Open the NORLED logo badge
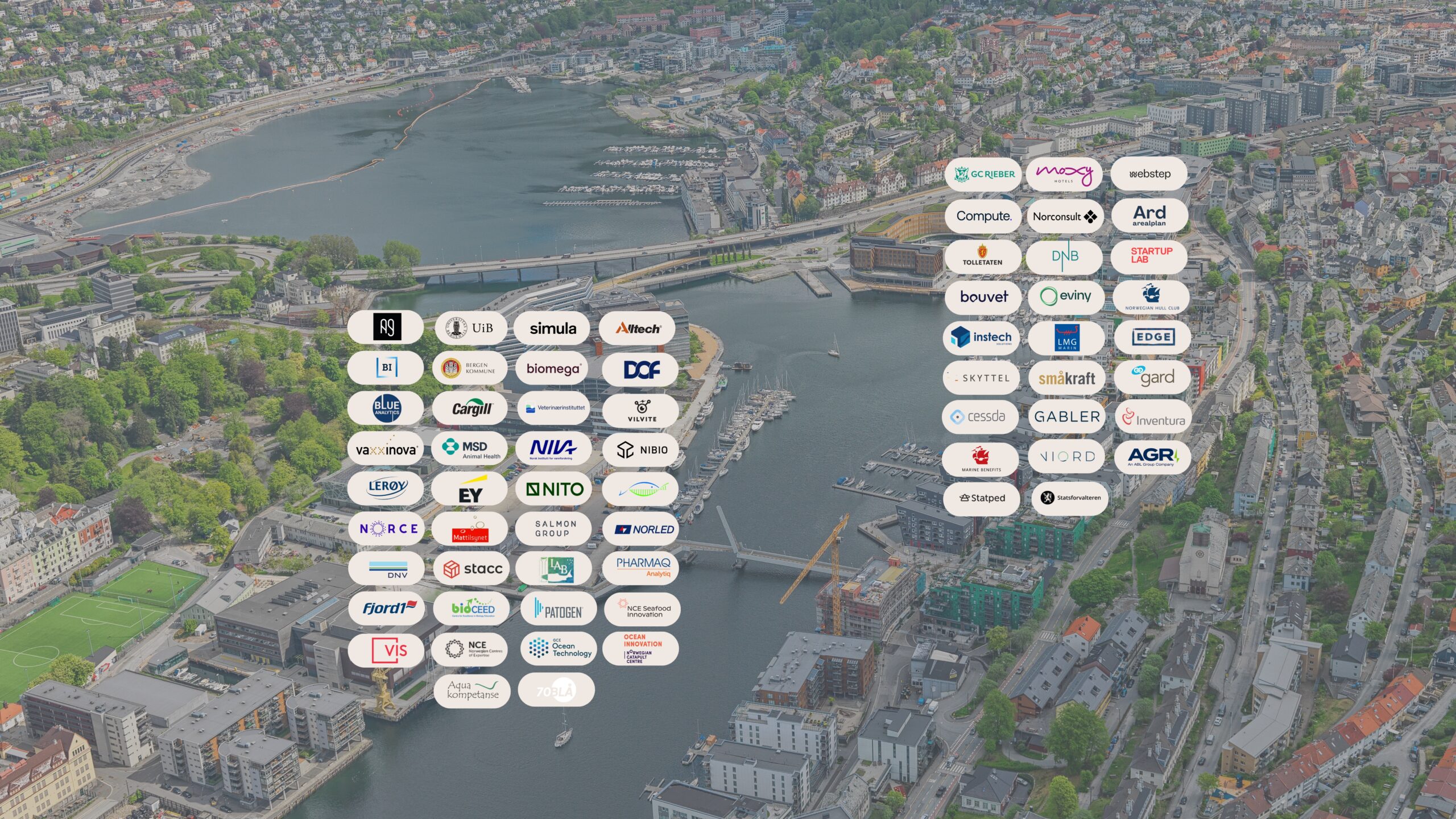 642,529
